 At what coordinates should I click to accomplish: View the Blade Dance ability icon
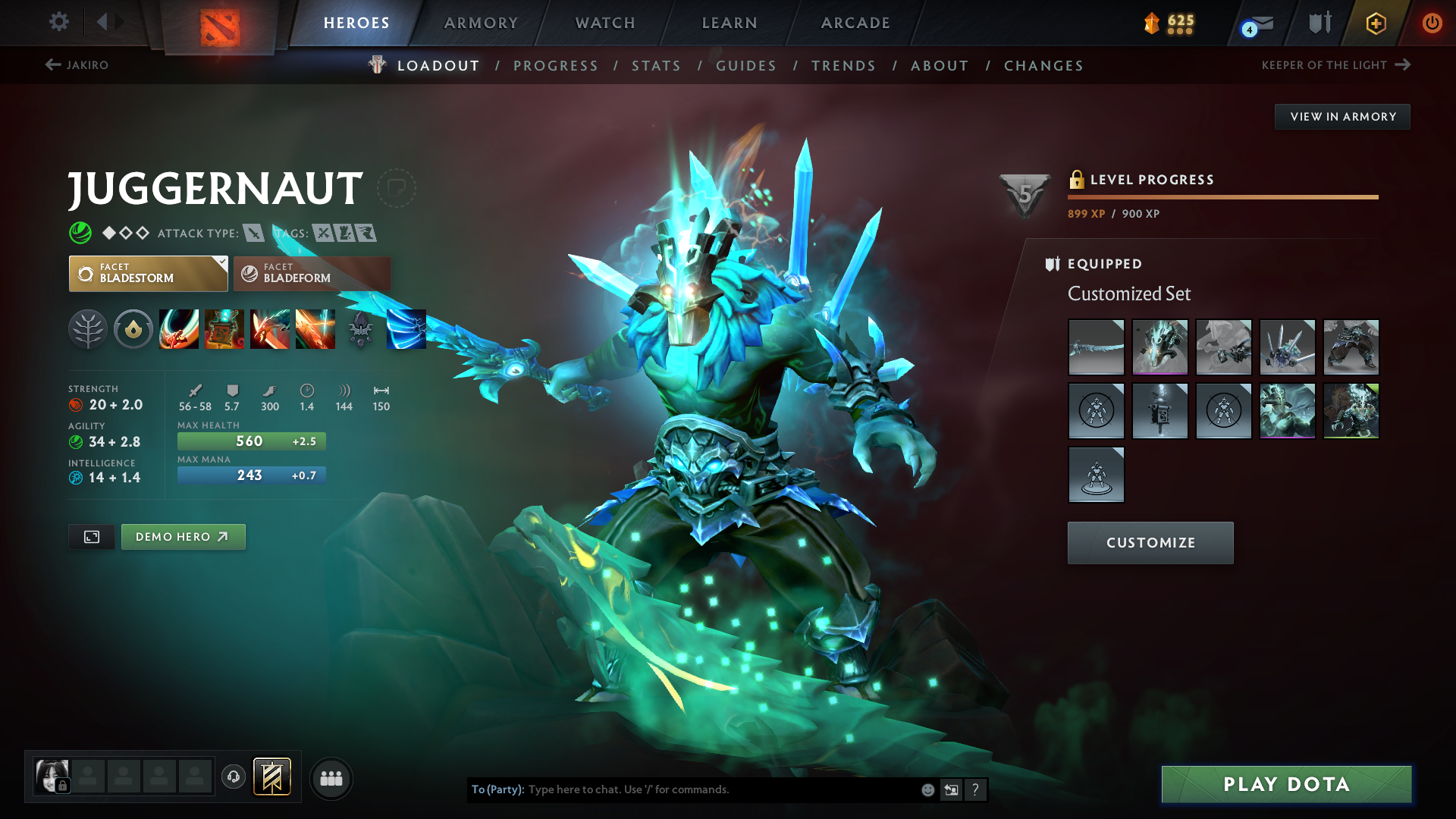pos(270,329)
